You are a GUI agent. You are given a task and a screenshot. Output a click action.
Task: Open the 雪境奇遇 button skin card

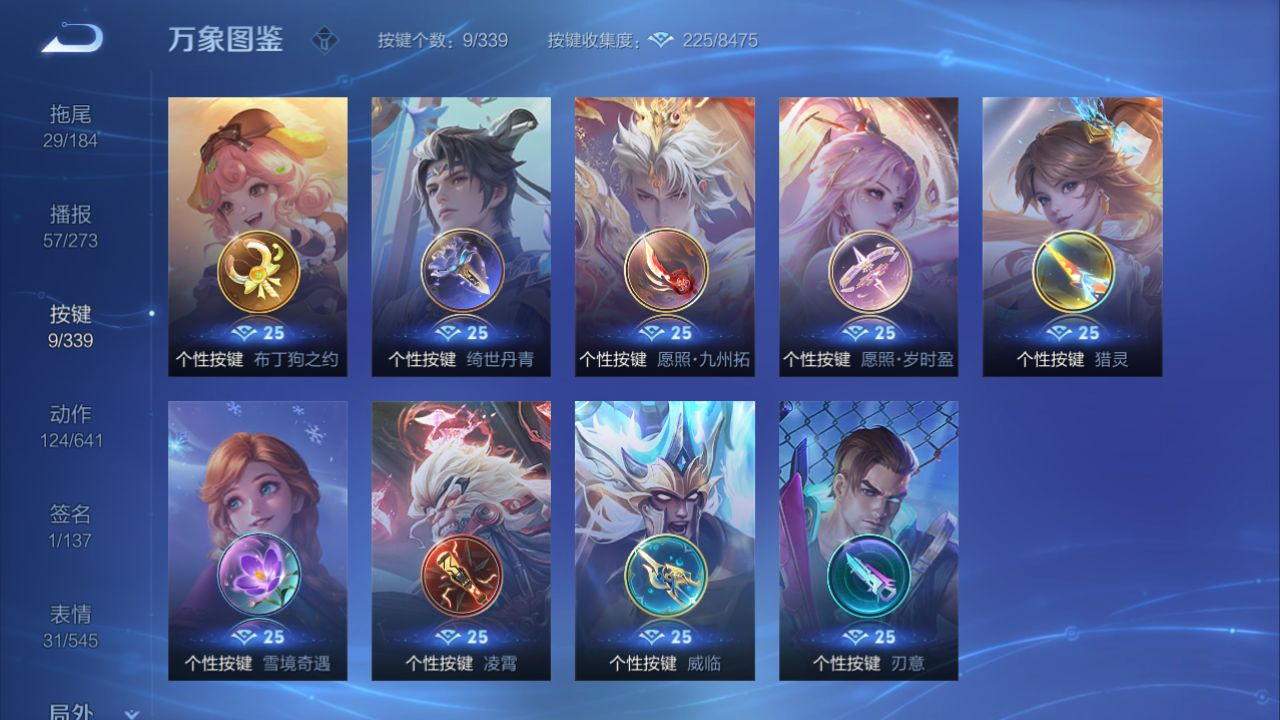[x=258, y=541]
